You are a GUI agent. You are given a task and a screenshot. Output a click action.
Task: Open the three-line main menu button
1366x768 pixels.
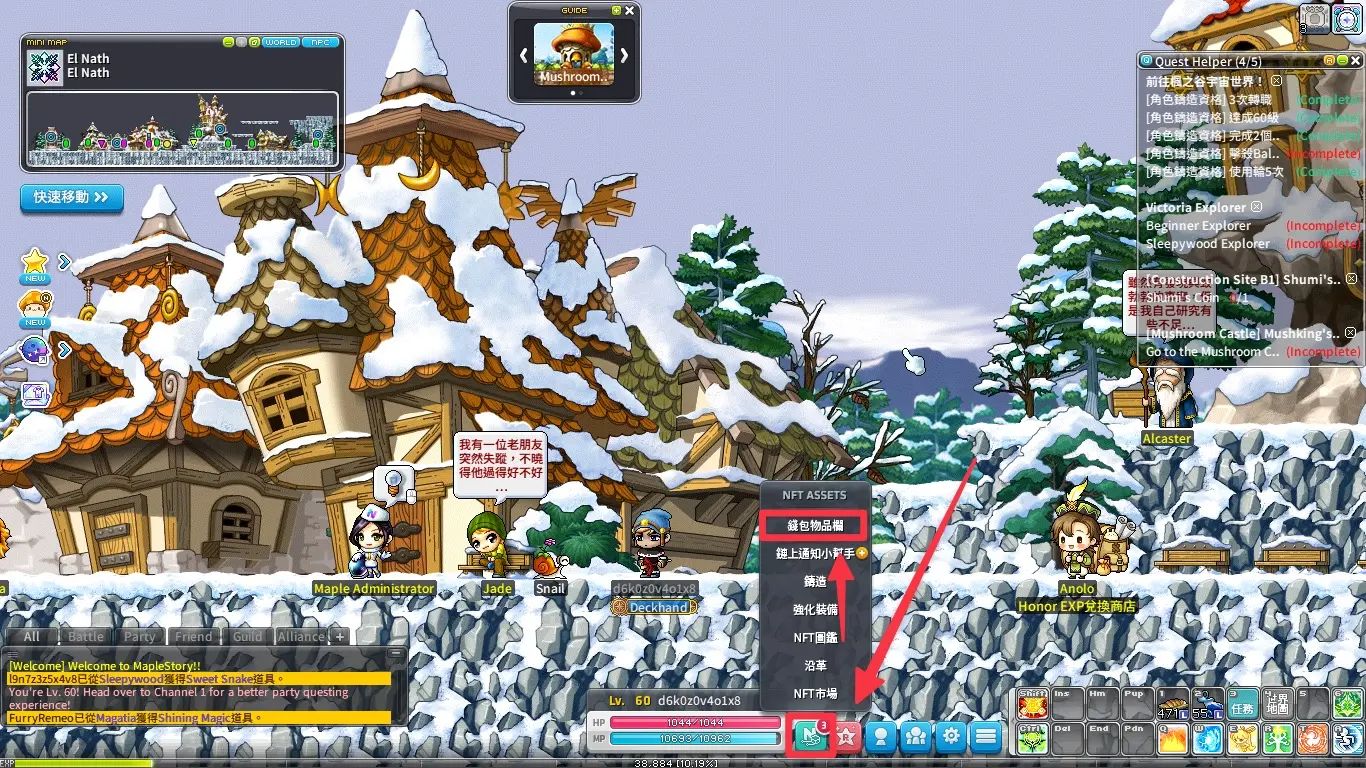point(985,737)
